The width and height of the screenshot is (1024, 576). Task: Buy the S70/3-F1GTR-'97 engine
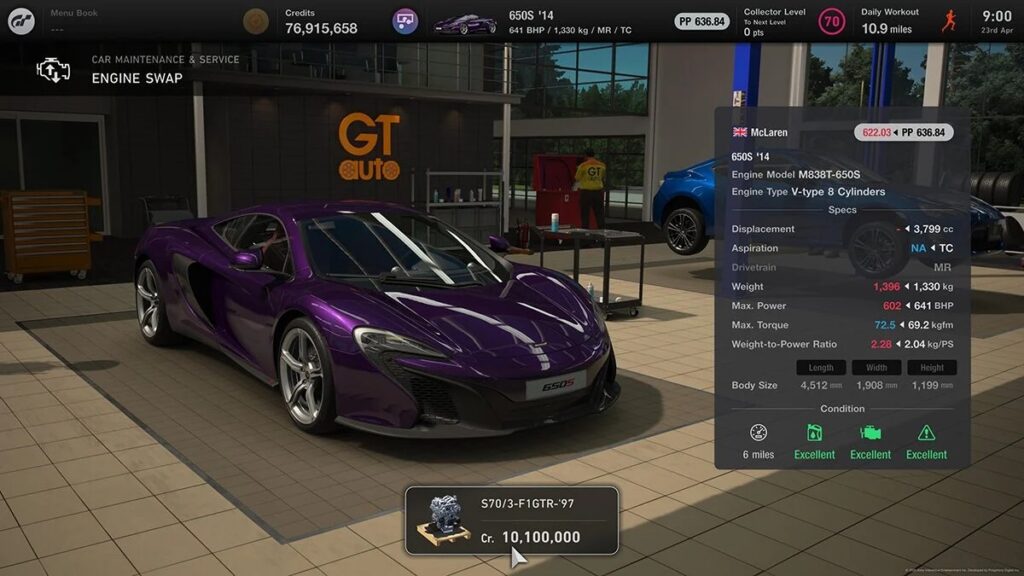click(511, 521)
